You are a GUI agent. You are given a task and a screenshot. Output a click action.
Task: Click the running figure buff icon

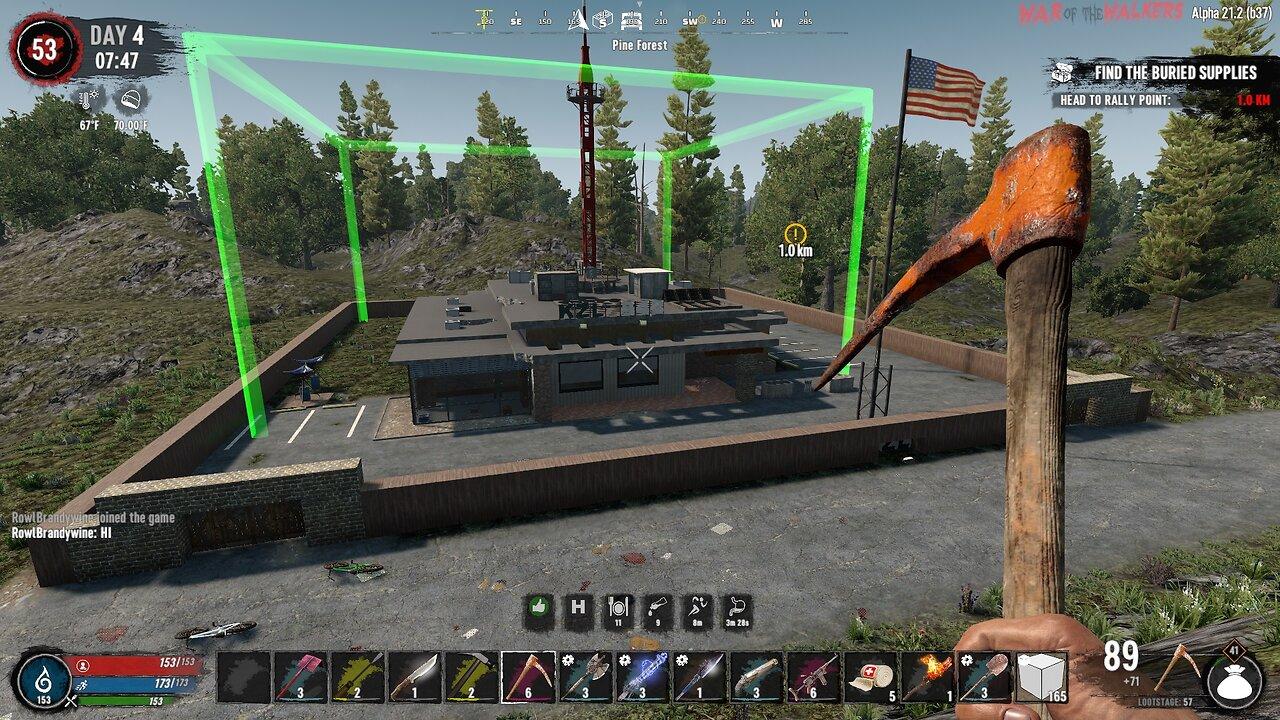click(x=696, y=610)
